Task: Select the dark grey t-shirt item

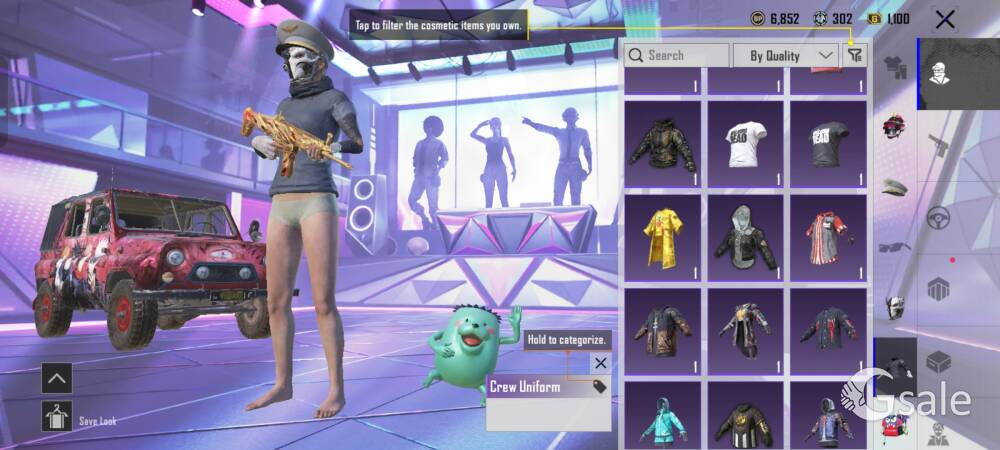Action: point(827,144)
